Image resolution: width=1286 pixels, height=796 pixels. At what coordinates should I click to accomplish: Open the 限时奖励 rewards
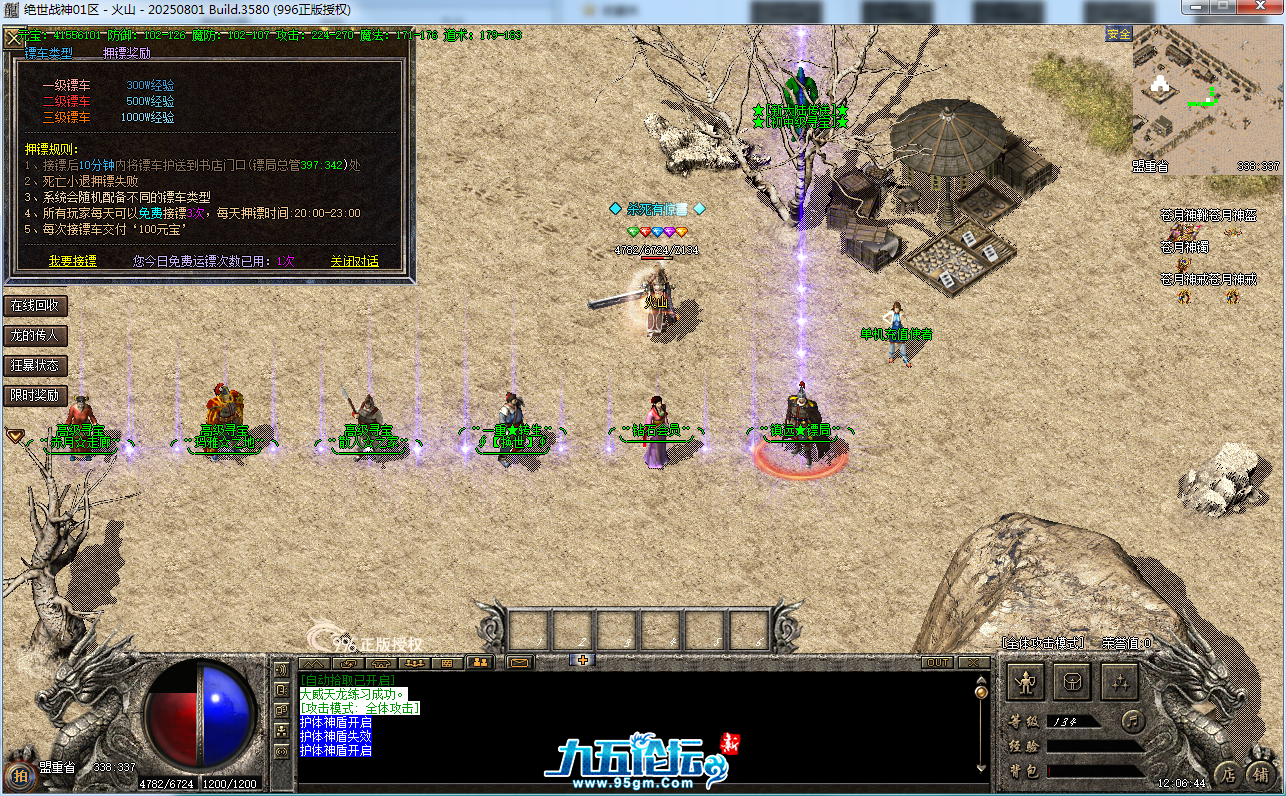[35, 395]
